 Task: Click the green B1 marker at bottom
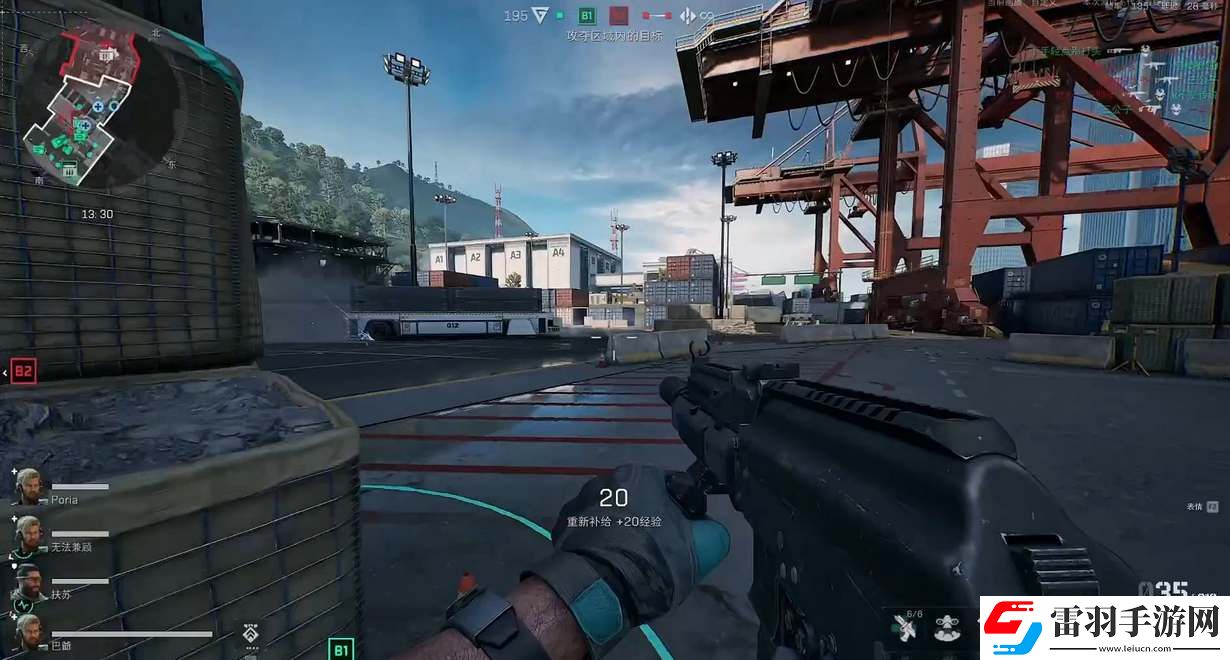point(341,650)
